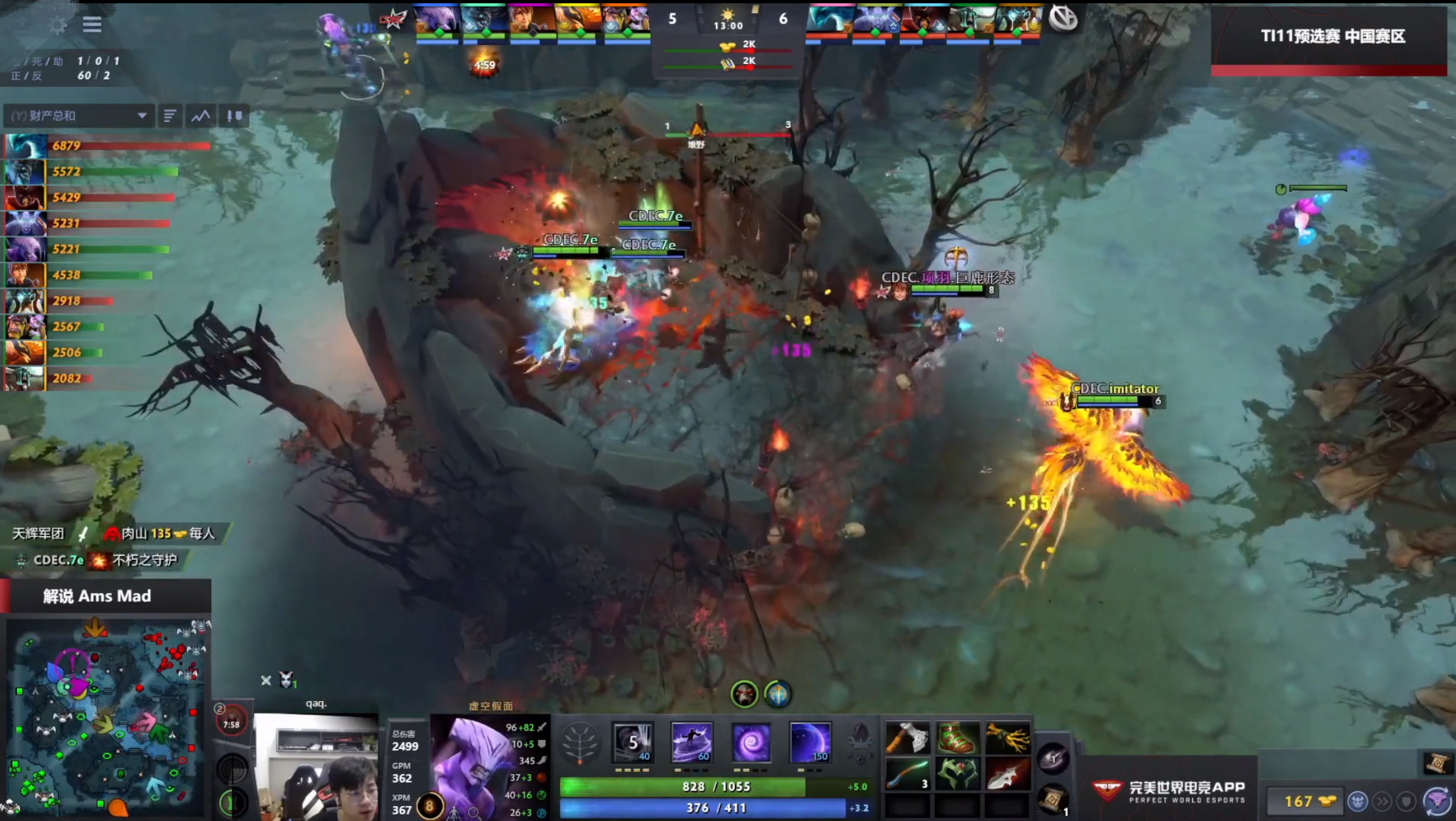Screen dimensions: 1456x821
Task: Click the Time Walk ability icon
Action: coord(631,742)
